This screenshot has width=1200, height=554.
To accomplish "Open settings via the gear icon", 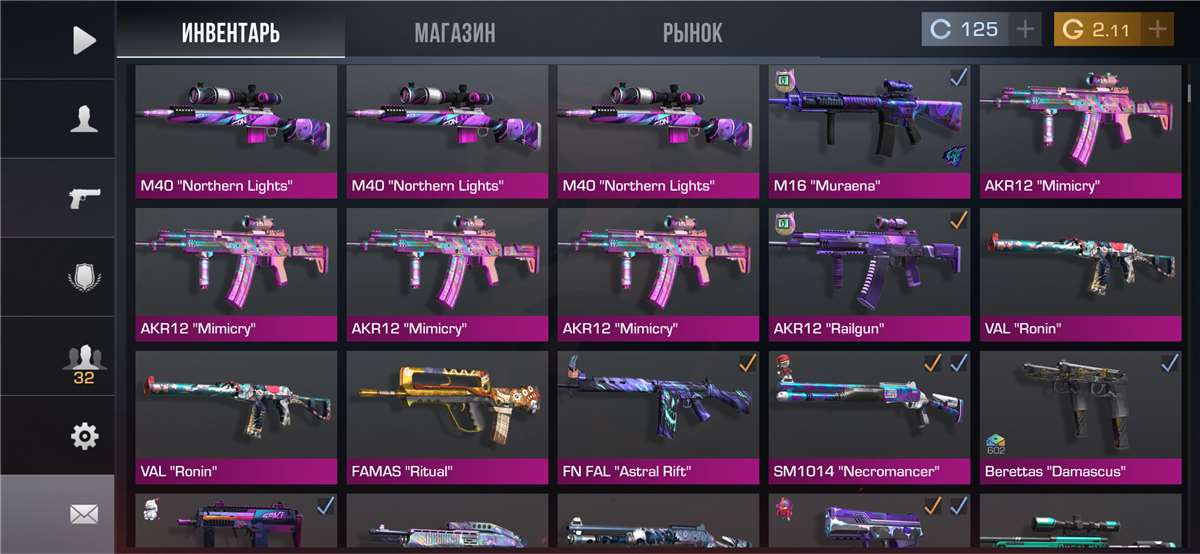I will [x=84, y=436].
